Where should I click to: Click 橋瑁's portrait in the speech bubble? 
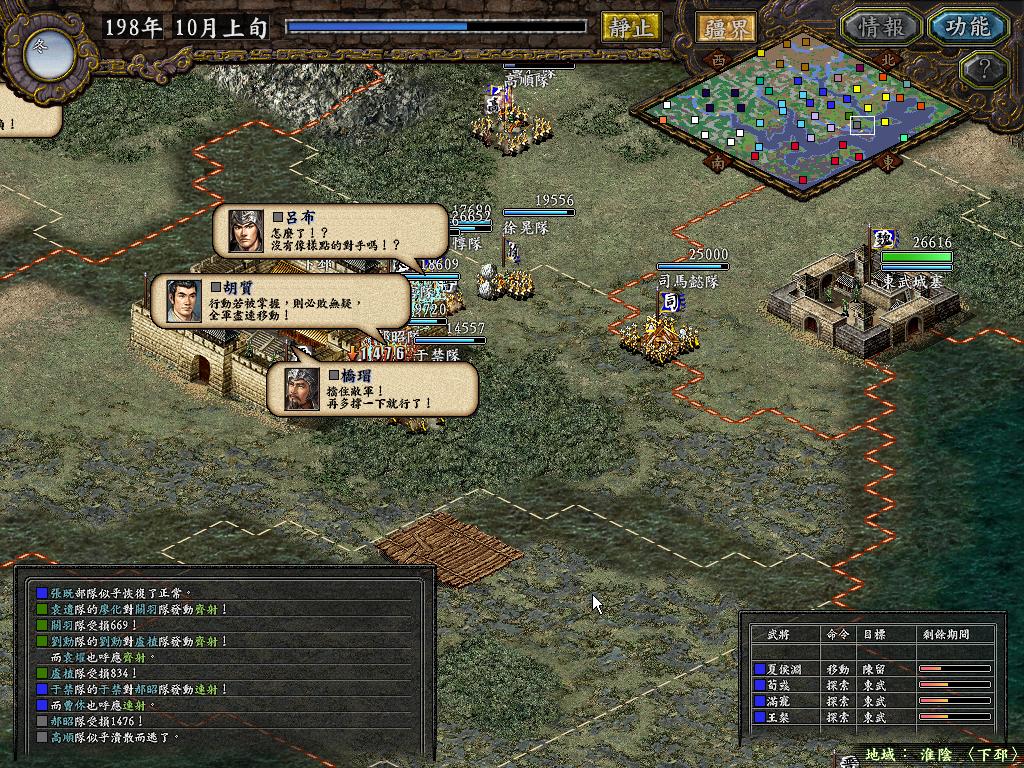297,387
